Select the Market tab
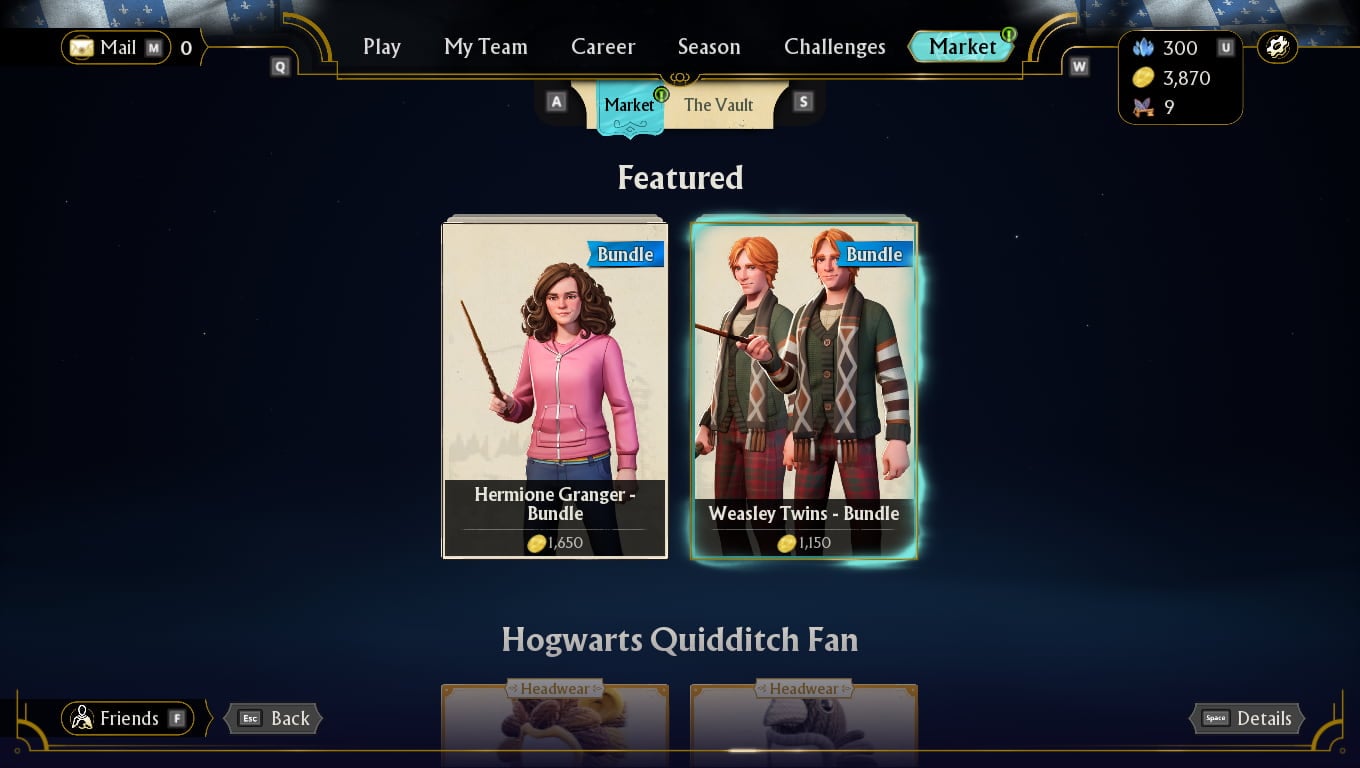The width and height of the screenshot is (1360, 768). click(x=629, y=104)
